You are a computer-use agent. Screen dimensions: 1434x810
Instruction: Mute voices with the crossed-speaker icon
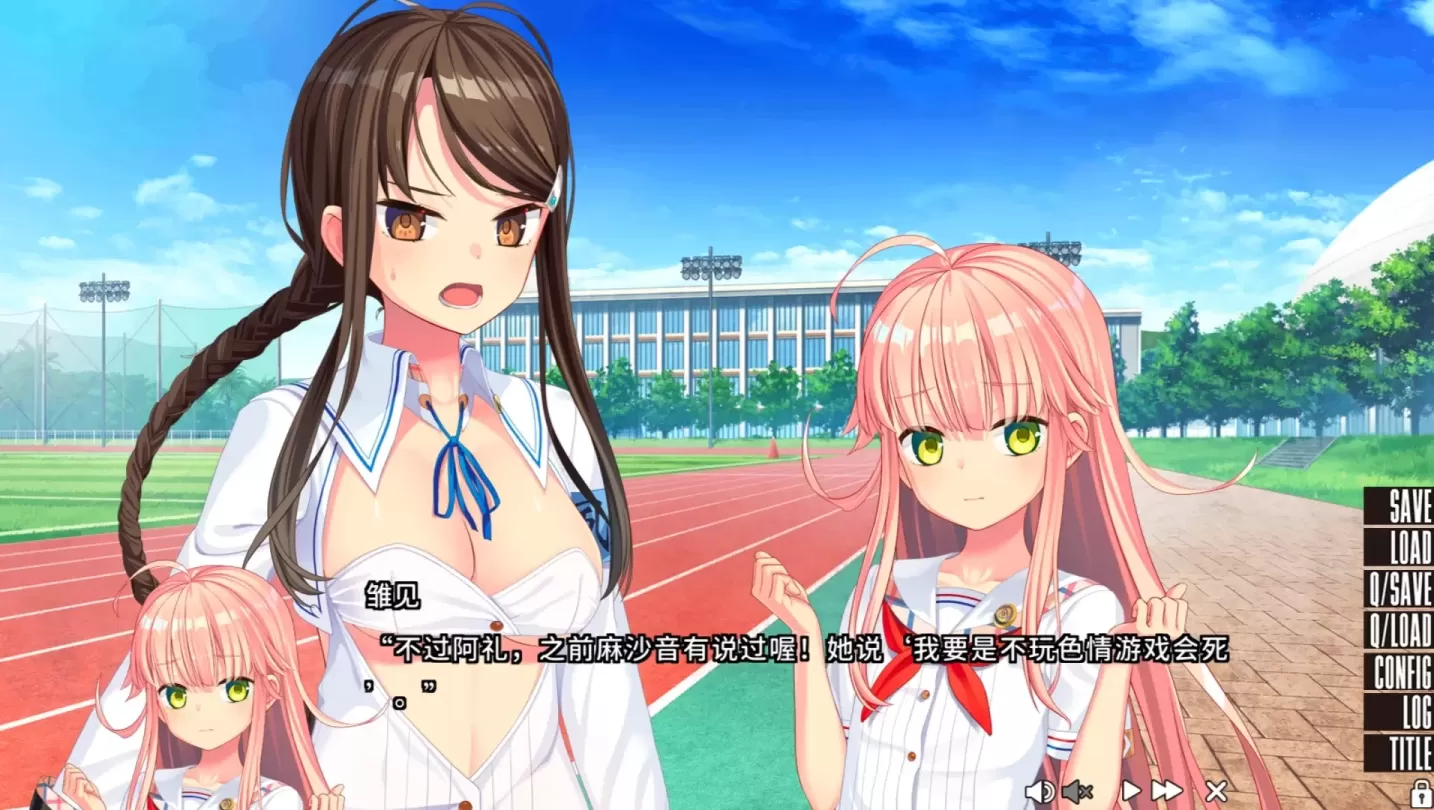[1077, 790]
